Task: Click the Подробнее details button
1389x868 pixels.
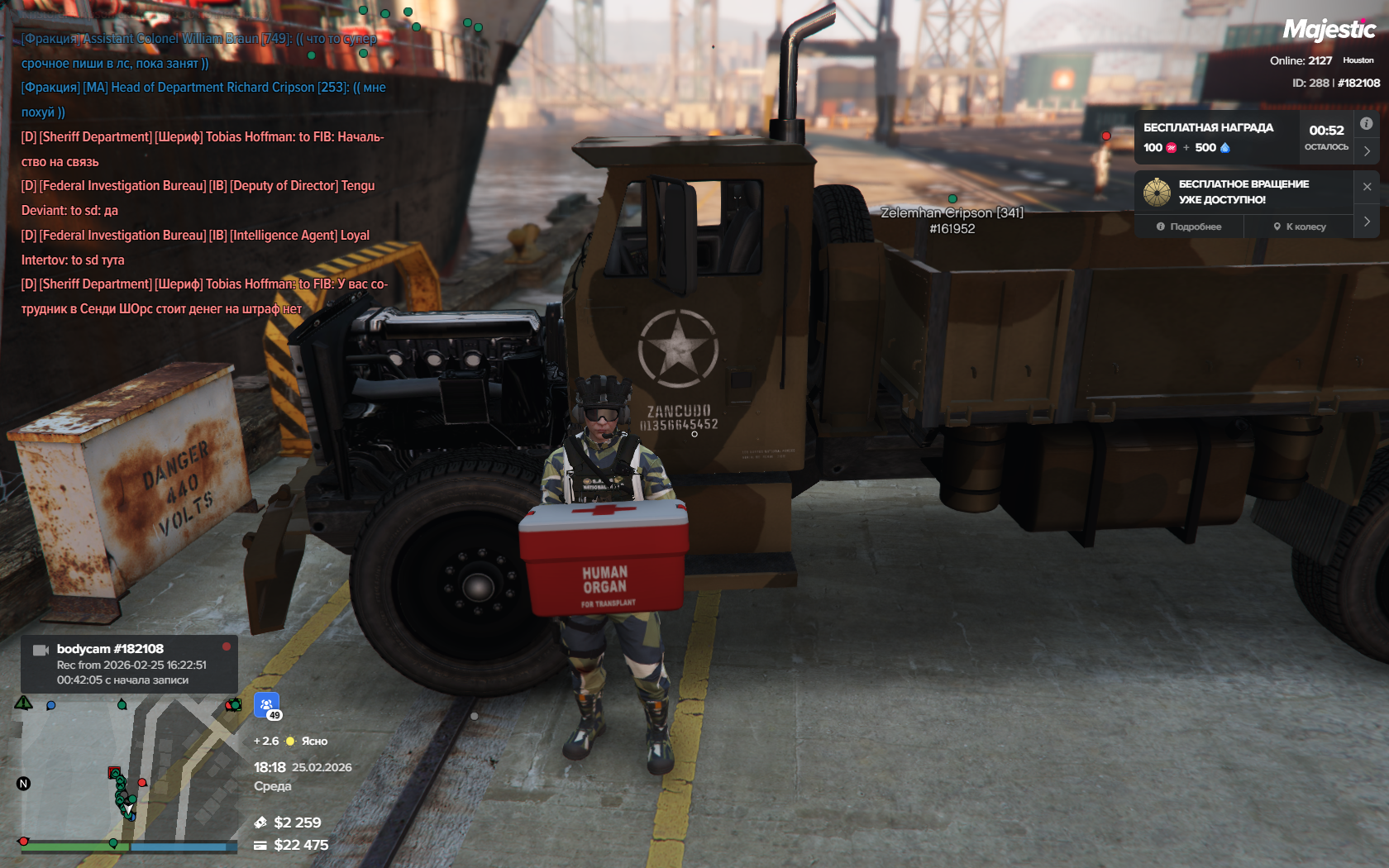Action: 1189,227
